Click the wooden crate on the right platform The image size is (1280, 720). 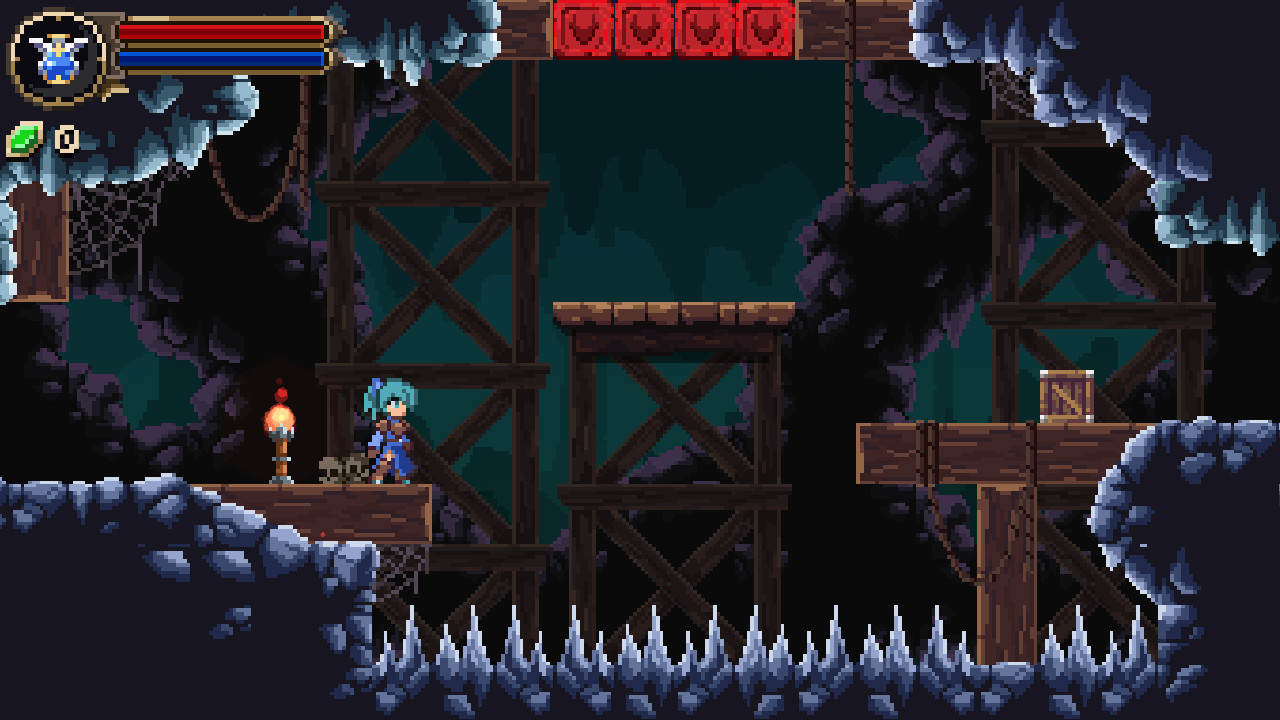(1065, 395)
